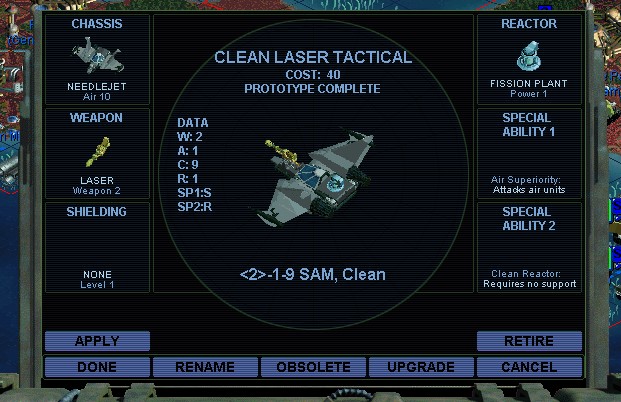Select the Laser weapon panel
Screen dimensions: 621x402
(x=97, y=152)
